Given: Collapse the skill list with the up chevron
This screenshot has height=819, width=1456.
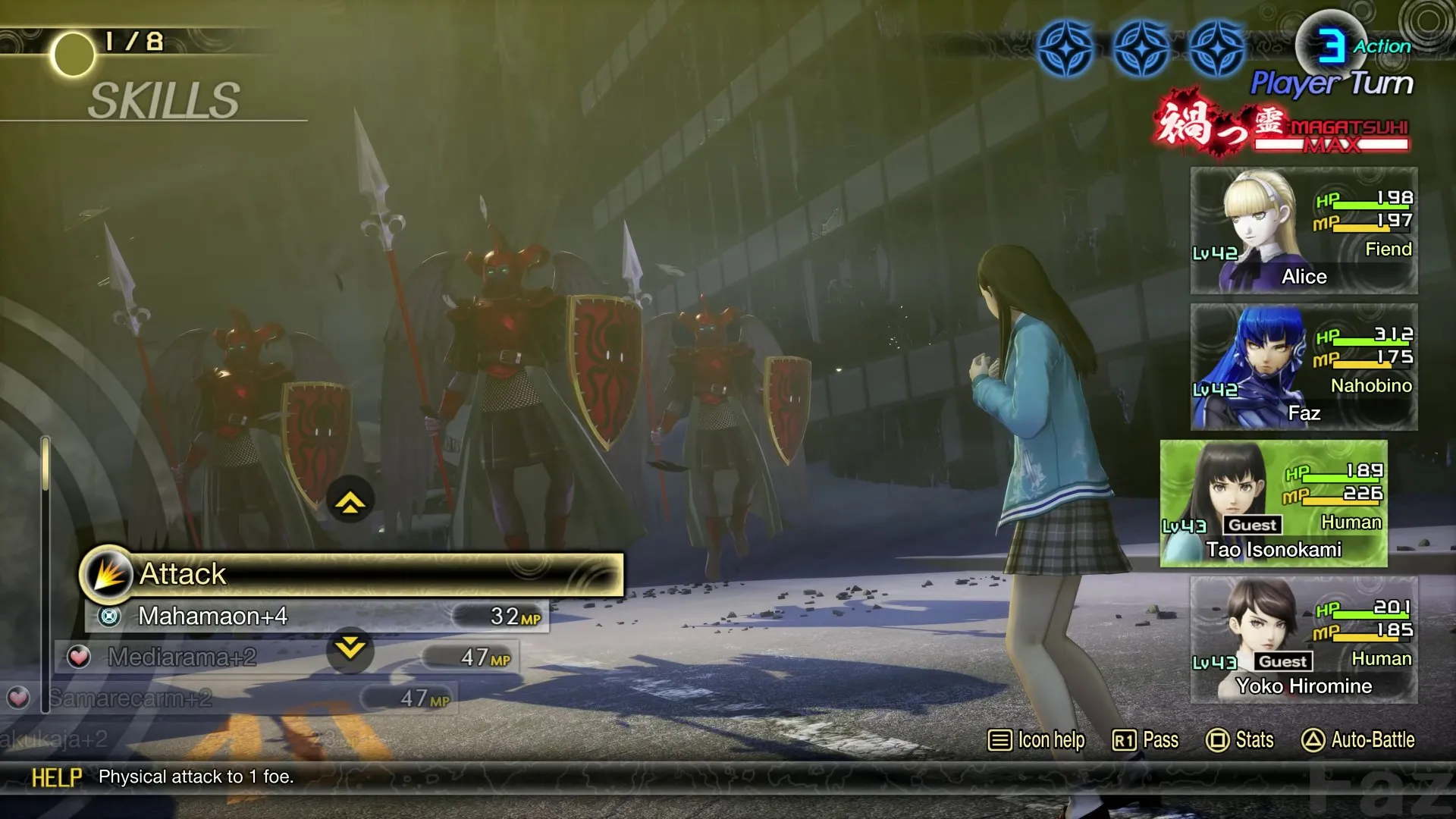Looking at the screenshot, I should (x=349, y=501).
